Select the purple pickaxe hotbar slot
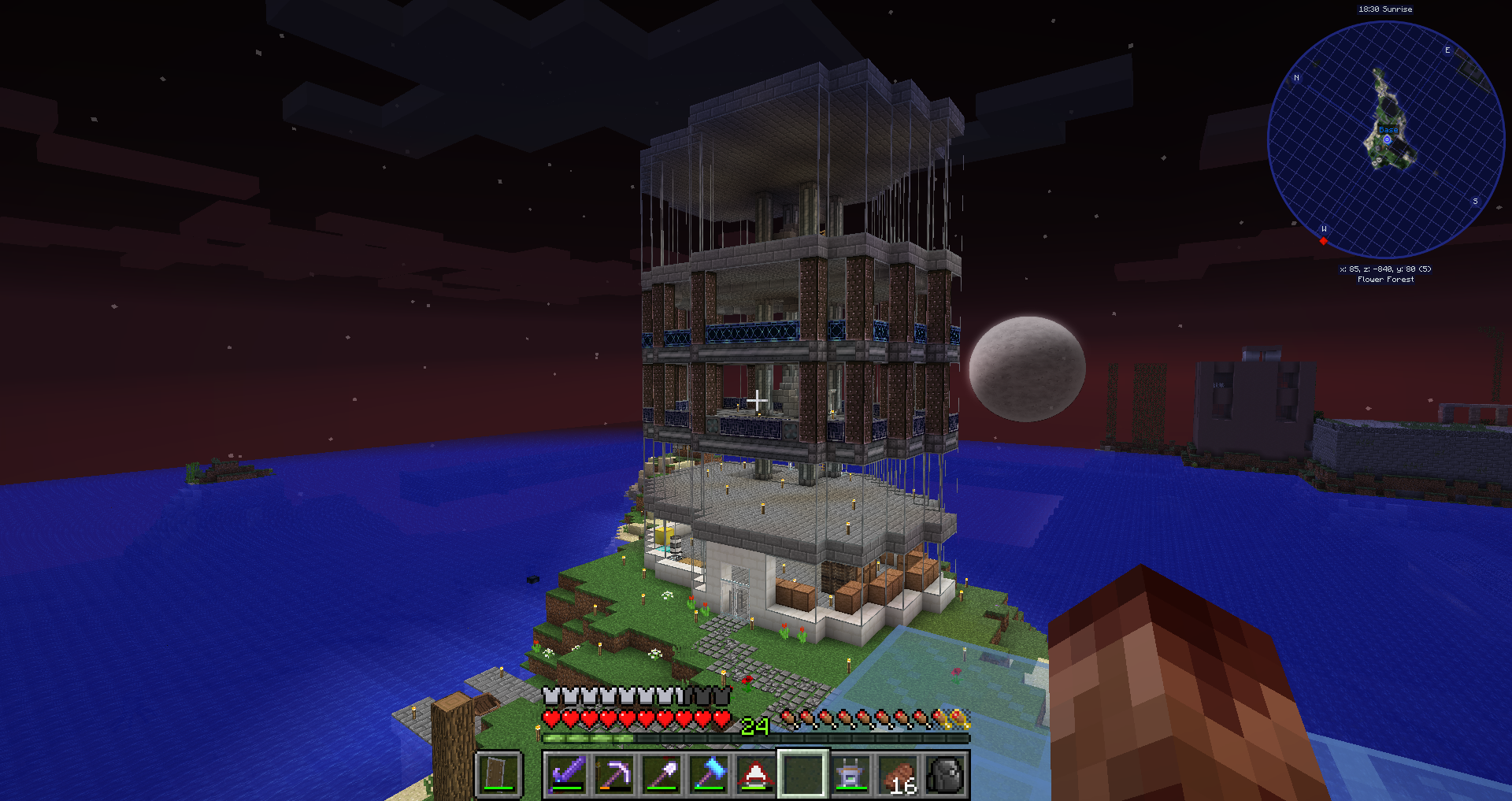This screenshot has height=801, width=1512. (x=614, y=773)
